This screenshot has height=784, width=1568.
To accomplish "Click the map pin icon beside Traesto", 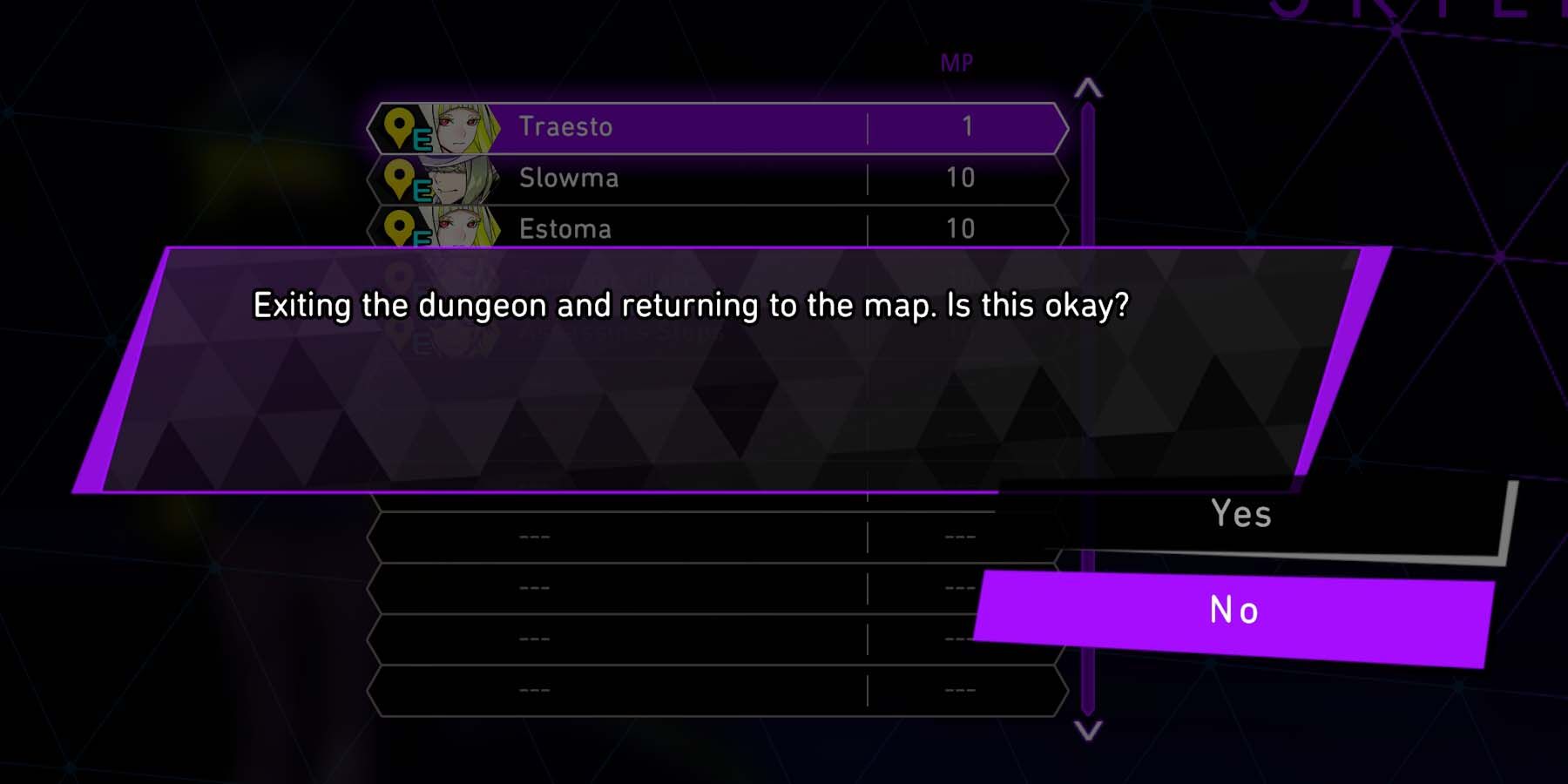I will point(399,126).
